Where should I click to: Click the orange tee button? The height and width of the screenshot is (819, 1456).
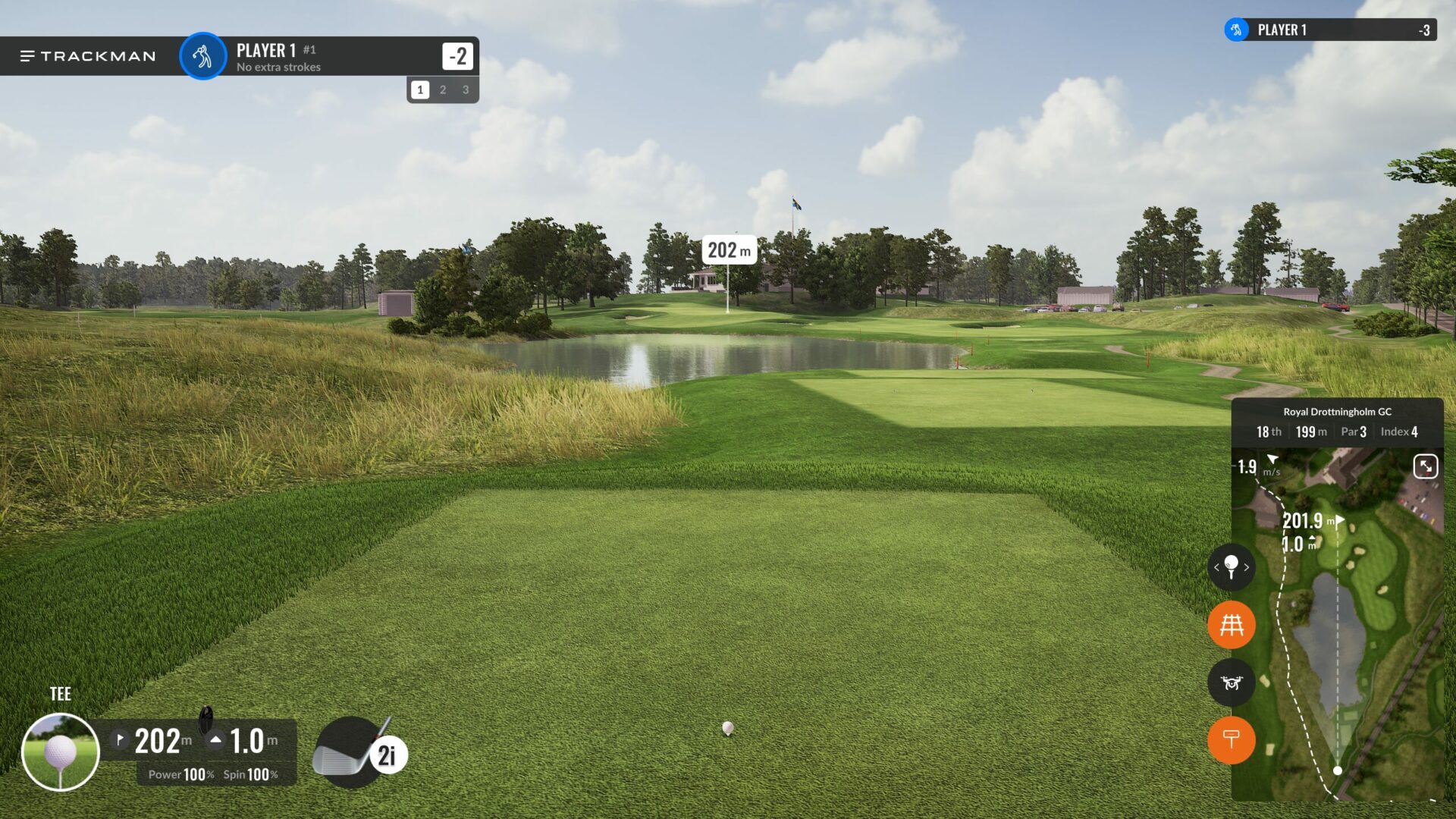1231,739
